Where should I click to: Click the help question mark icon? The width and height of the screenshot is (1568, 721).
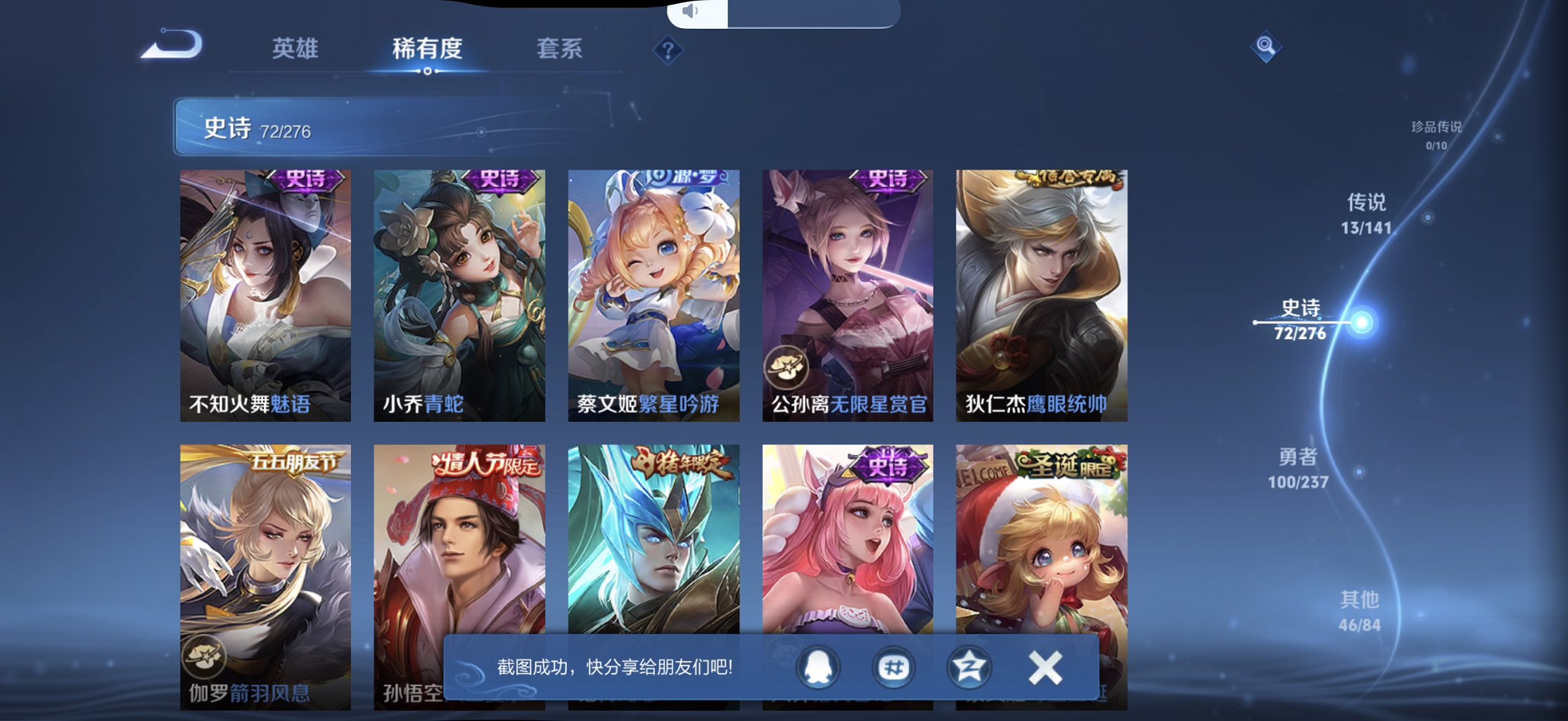[668, 49]
